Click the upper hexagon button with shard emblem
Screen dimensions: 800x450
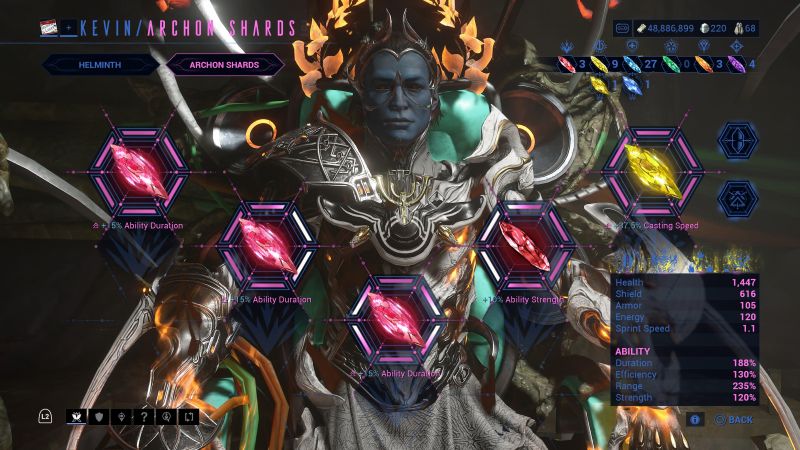pyautogui.click(x=738, y=140)
